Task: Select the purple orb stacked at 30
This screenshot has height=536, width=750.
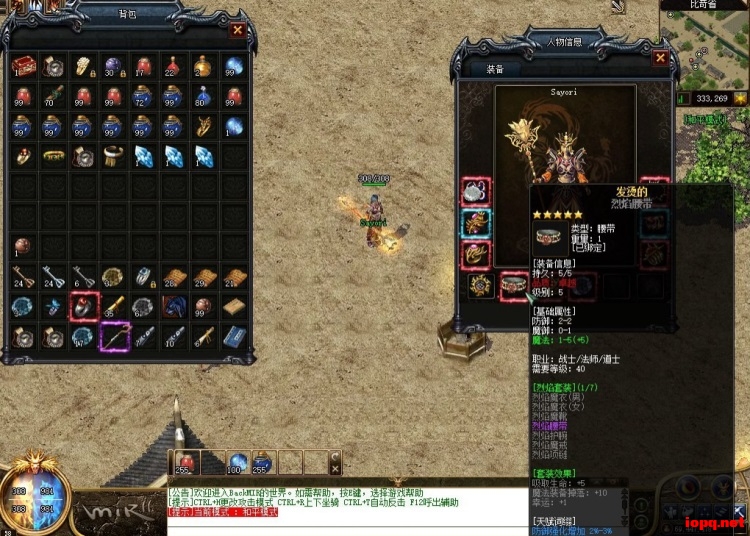Action: coord(113,66)
